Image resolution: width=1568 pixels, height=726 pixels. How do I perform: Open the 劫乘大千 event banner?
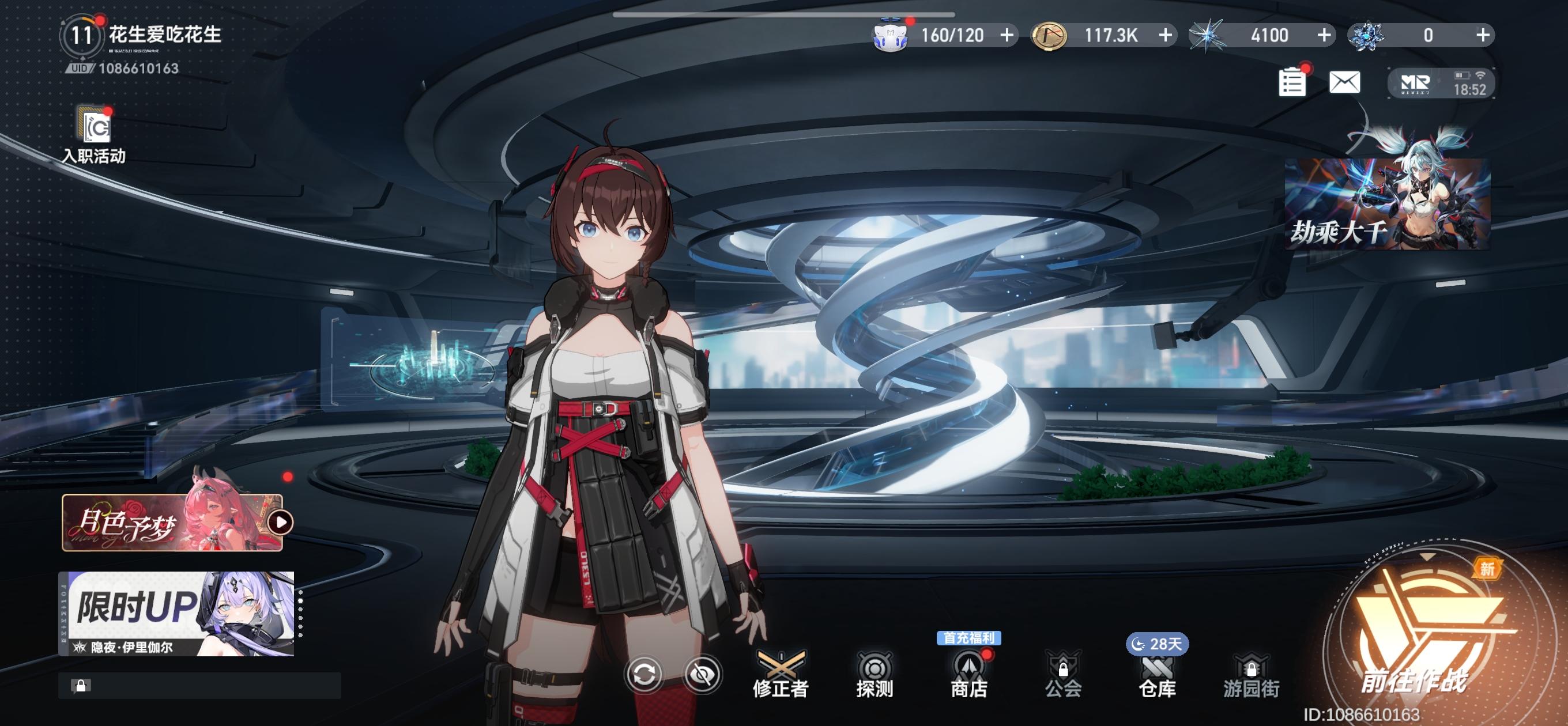(x=1387, y=203)
